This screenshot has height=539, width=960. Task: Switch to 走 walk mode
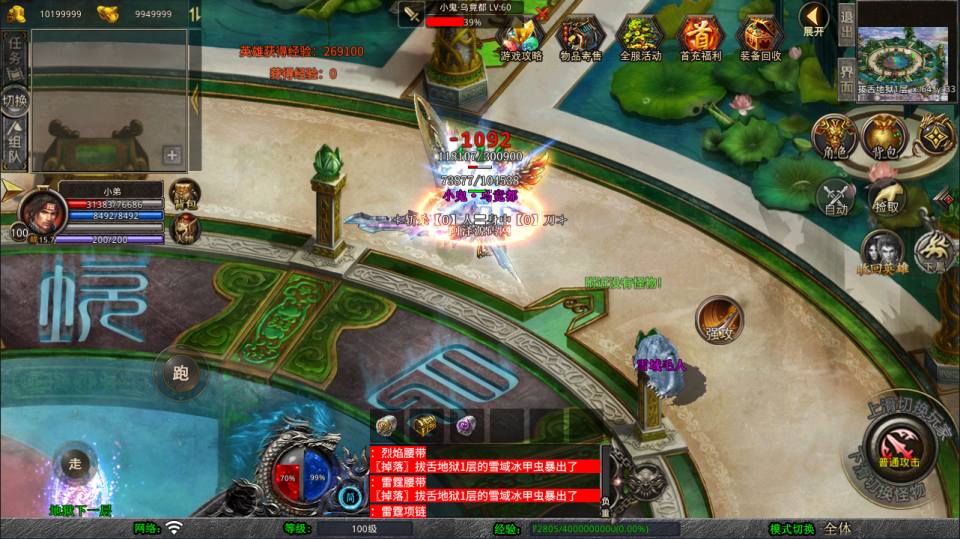point(74,463)
